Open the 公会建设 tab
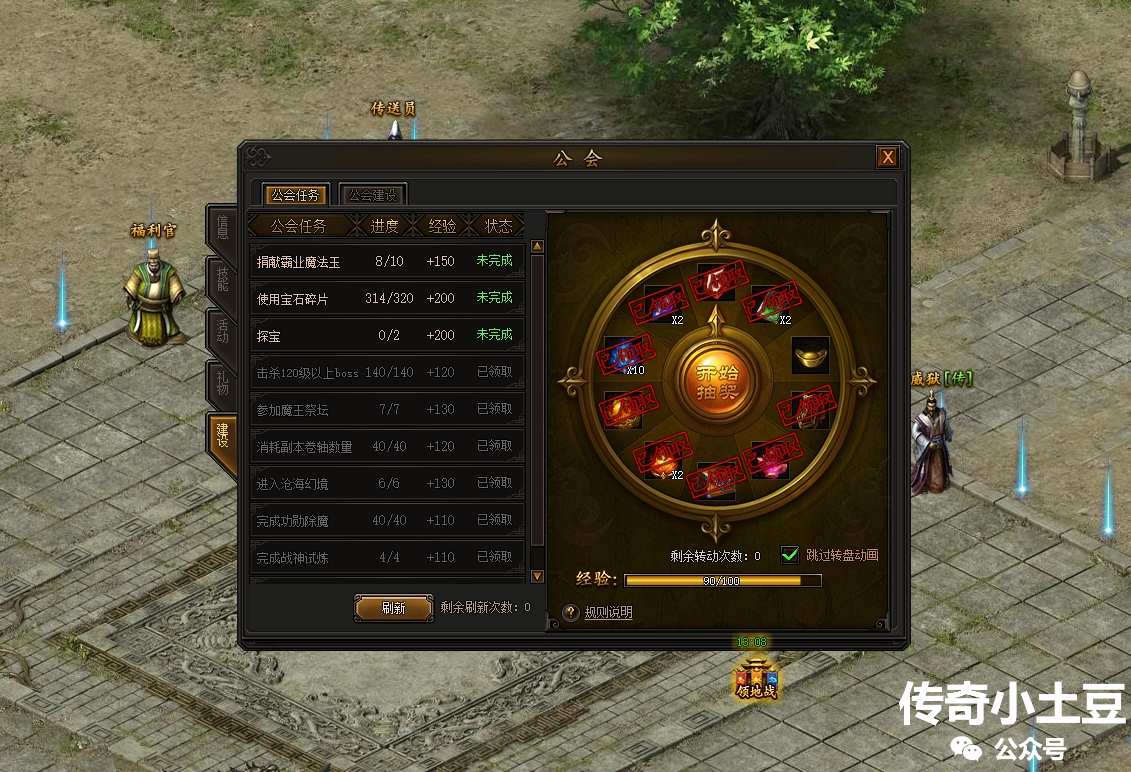 click(372, 194)
